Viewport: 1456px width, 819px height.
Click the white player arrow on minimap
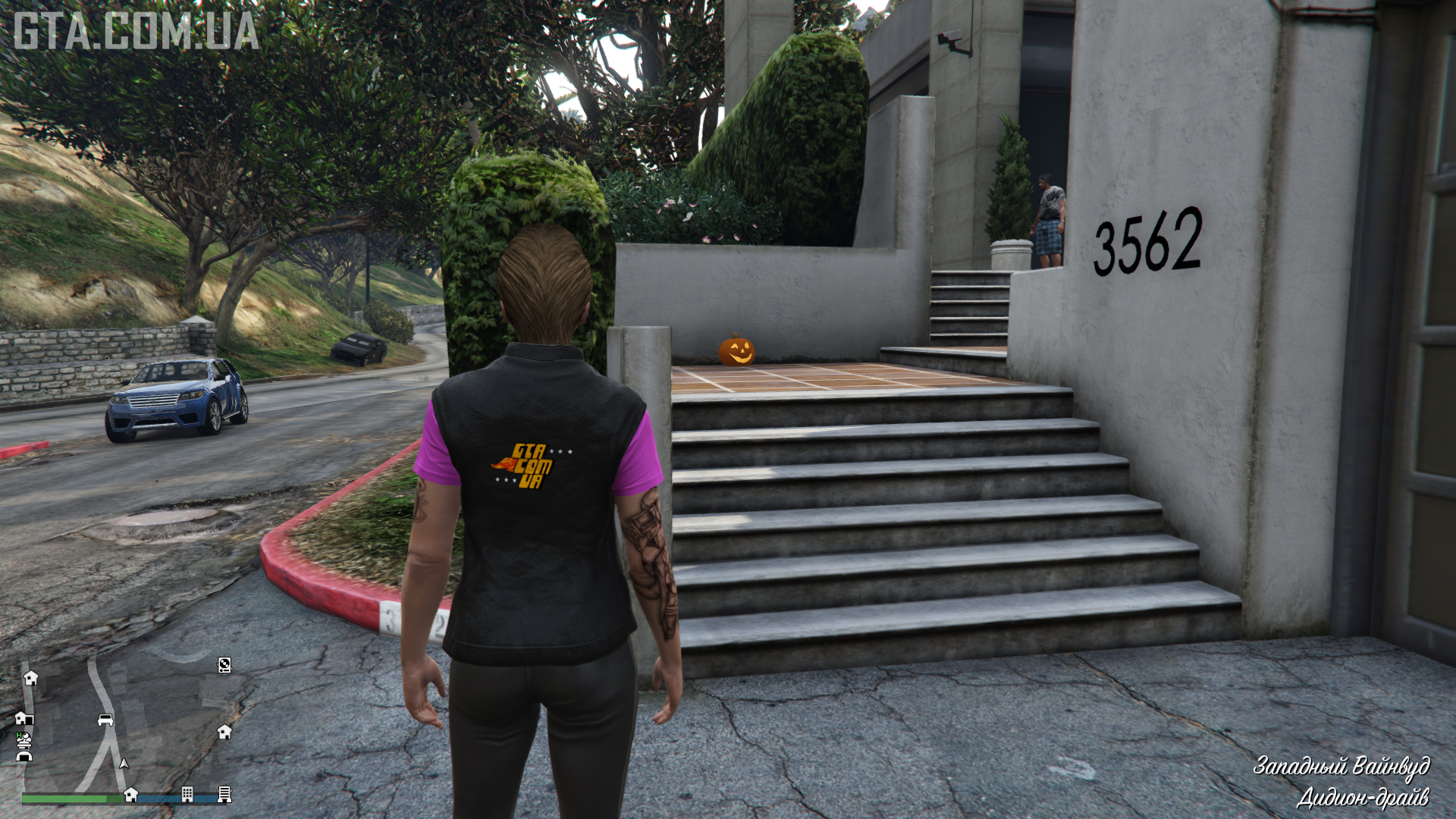click(124, 763)
